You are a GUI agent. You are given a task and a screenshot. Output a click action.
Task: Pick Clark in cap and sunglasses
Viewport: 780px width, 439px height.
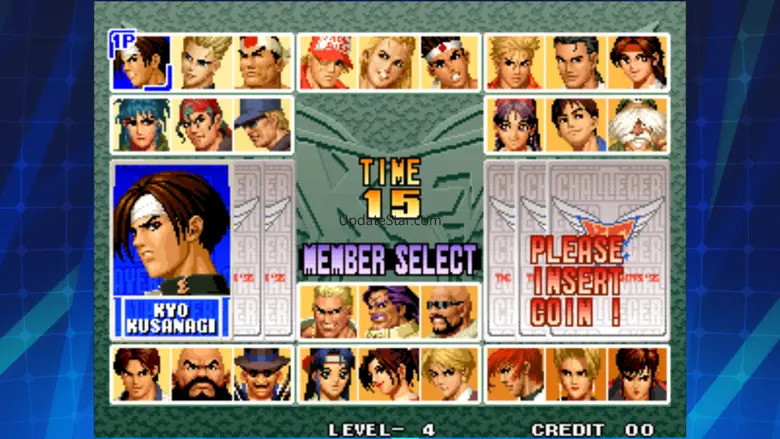[x=262, y=124]
